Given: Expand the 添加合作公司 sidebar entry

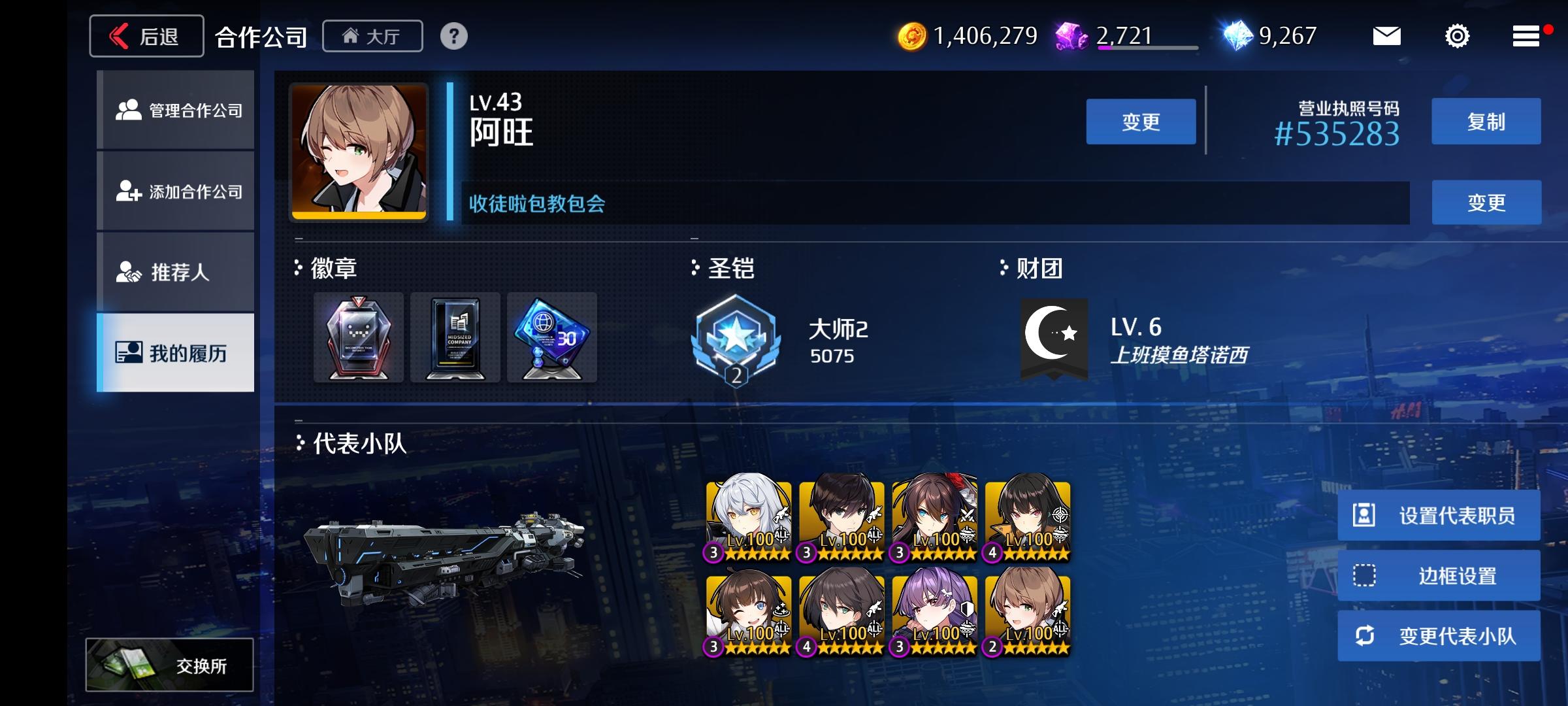Looking at the screenshot, I should click(x=175, y=192).
